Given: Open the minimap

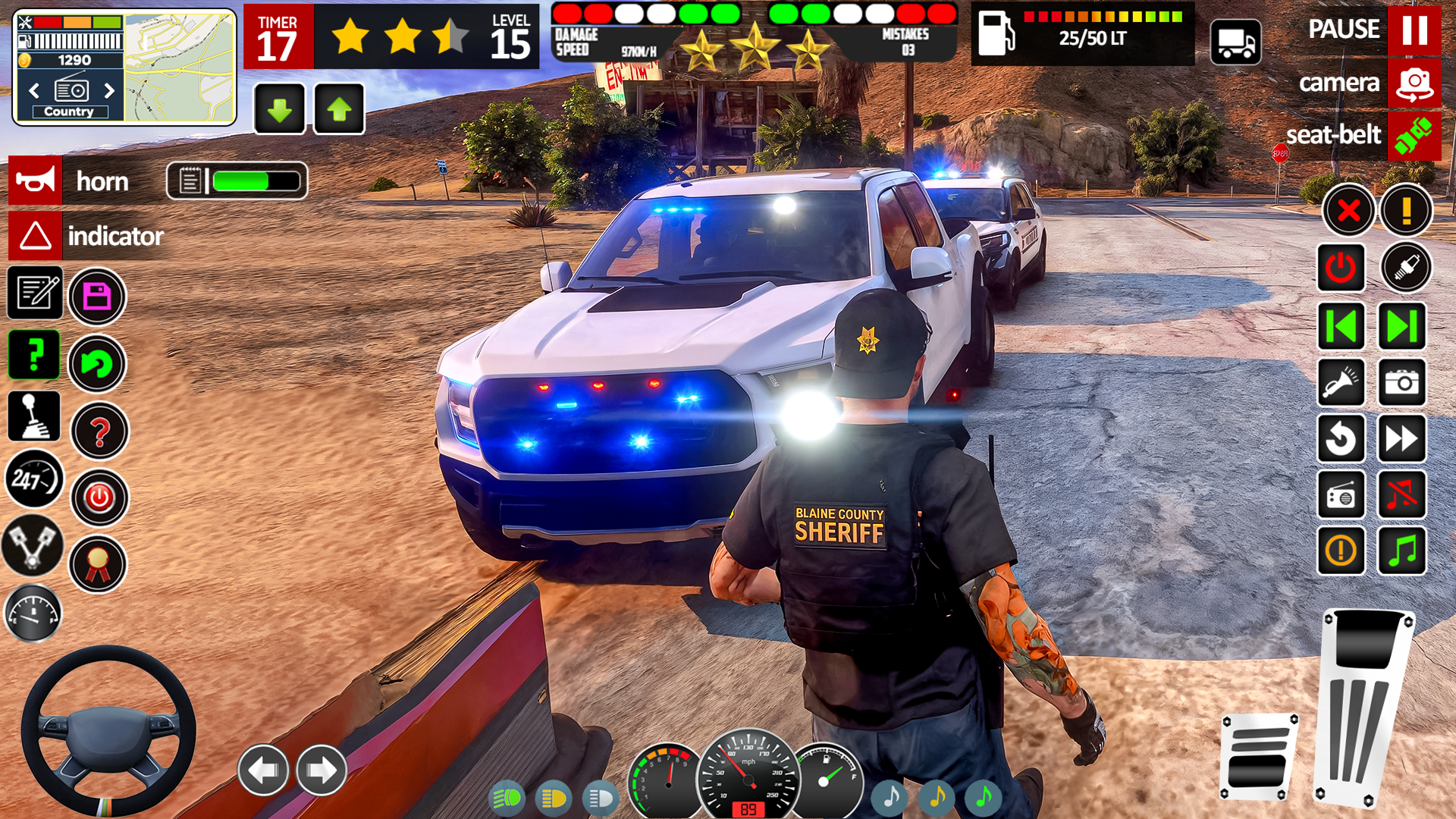Looking at the screenshot, I should 180,68.
